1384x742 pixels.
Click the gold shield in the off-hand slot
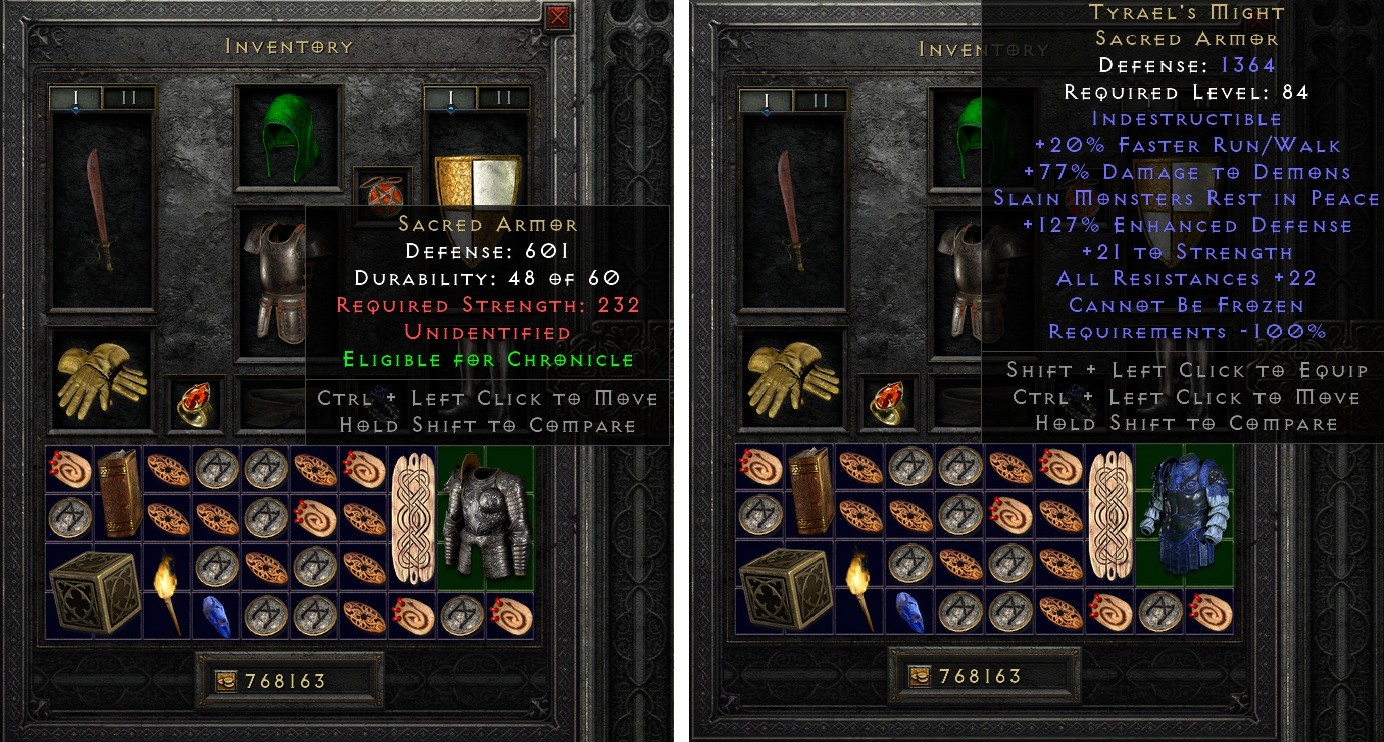pyautogui.click(x=480, y=180)
